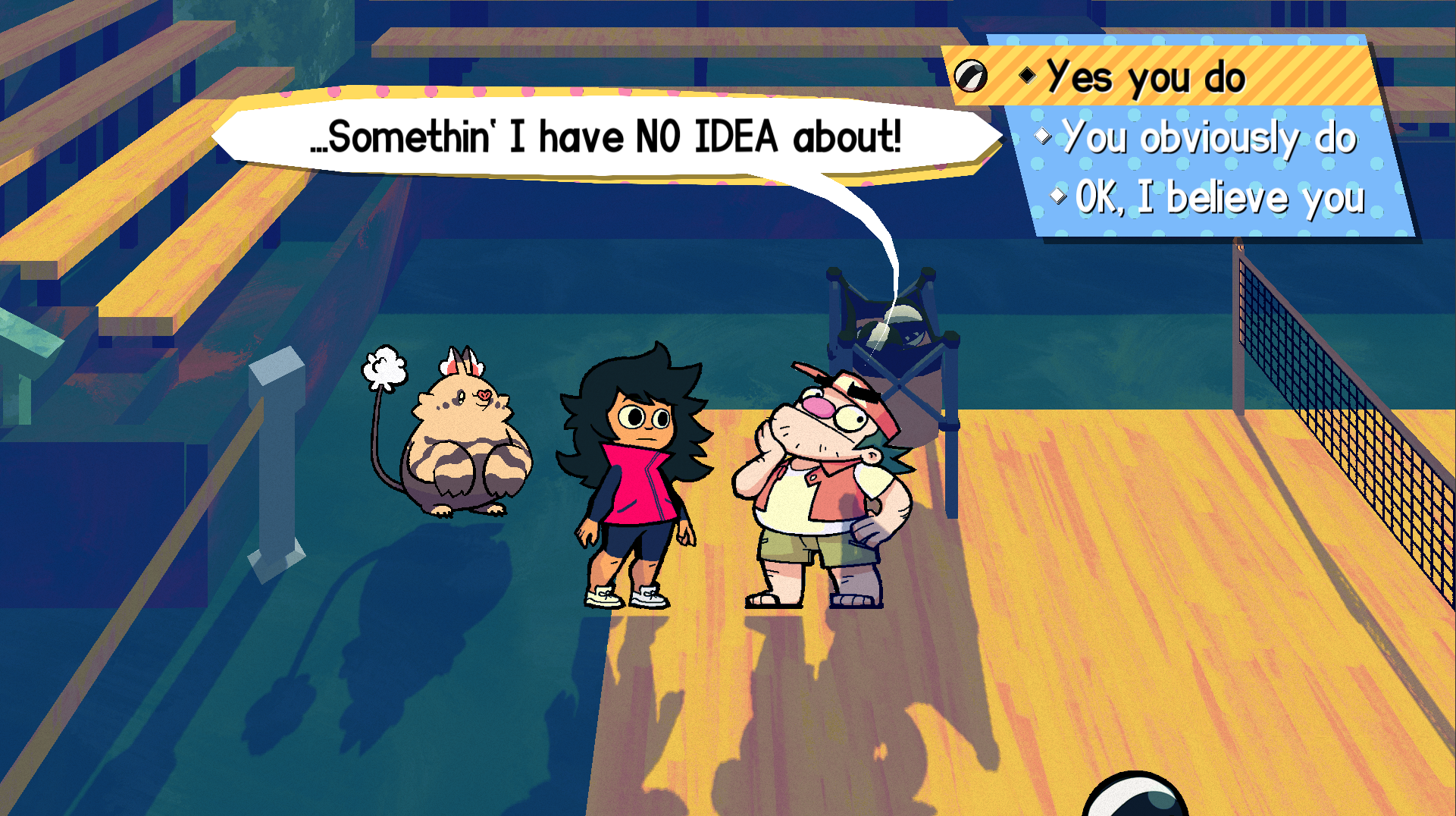Choose the "Yes you do" reply
This screenshot has width=1456, height=816.
(1144, 77)
